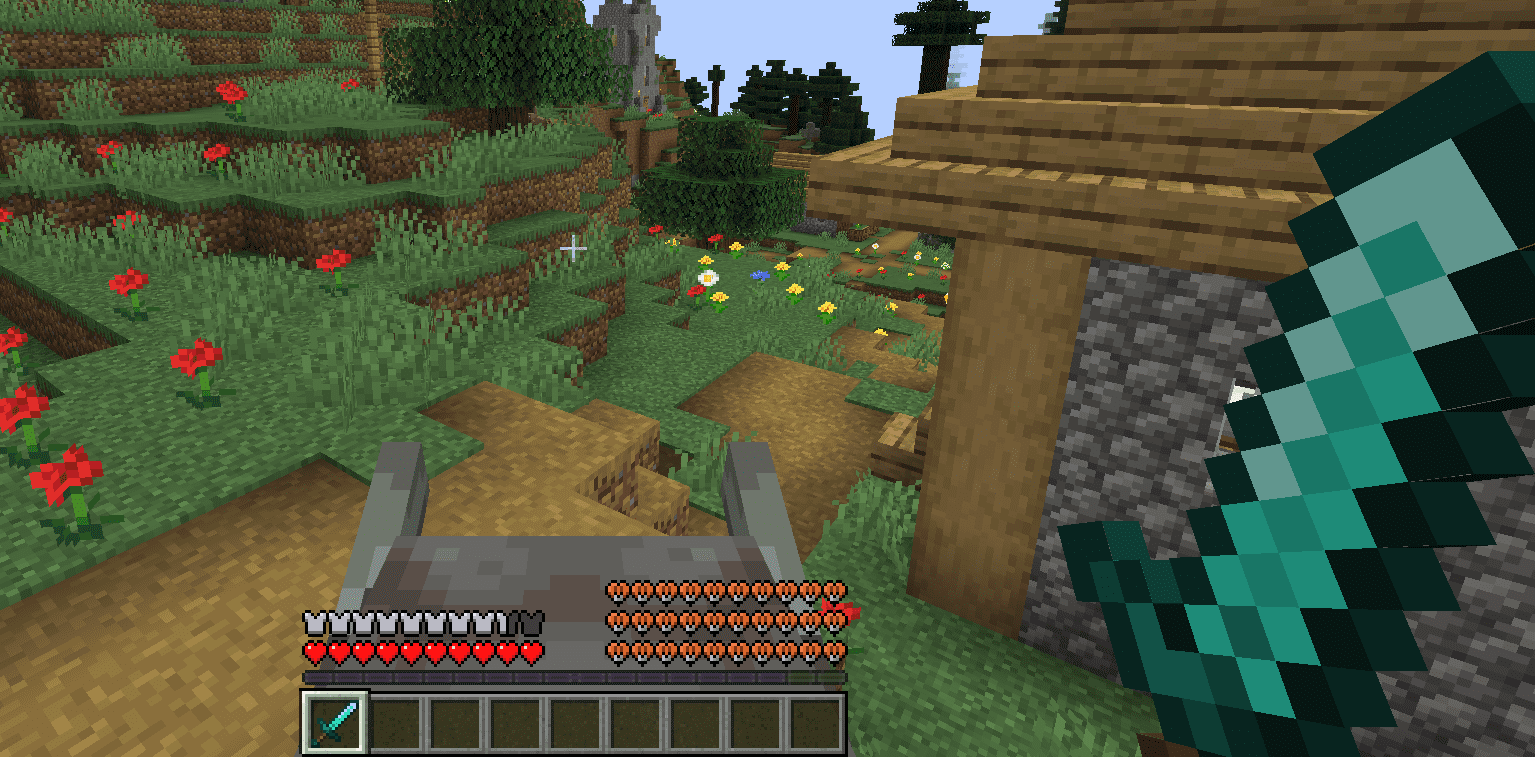This screenshot has width=1535, height=757.
Task: Click the white oxeye daisy flower
Action: coord(706,276)
